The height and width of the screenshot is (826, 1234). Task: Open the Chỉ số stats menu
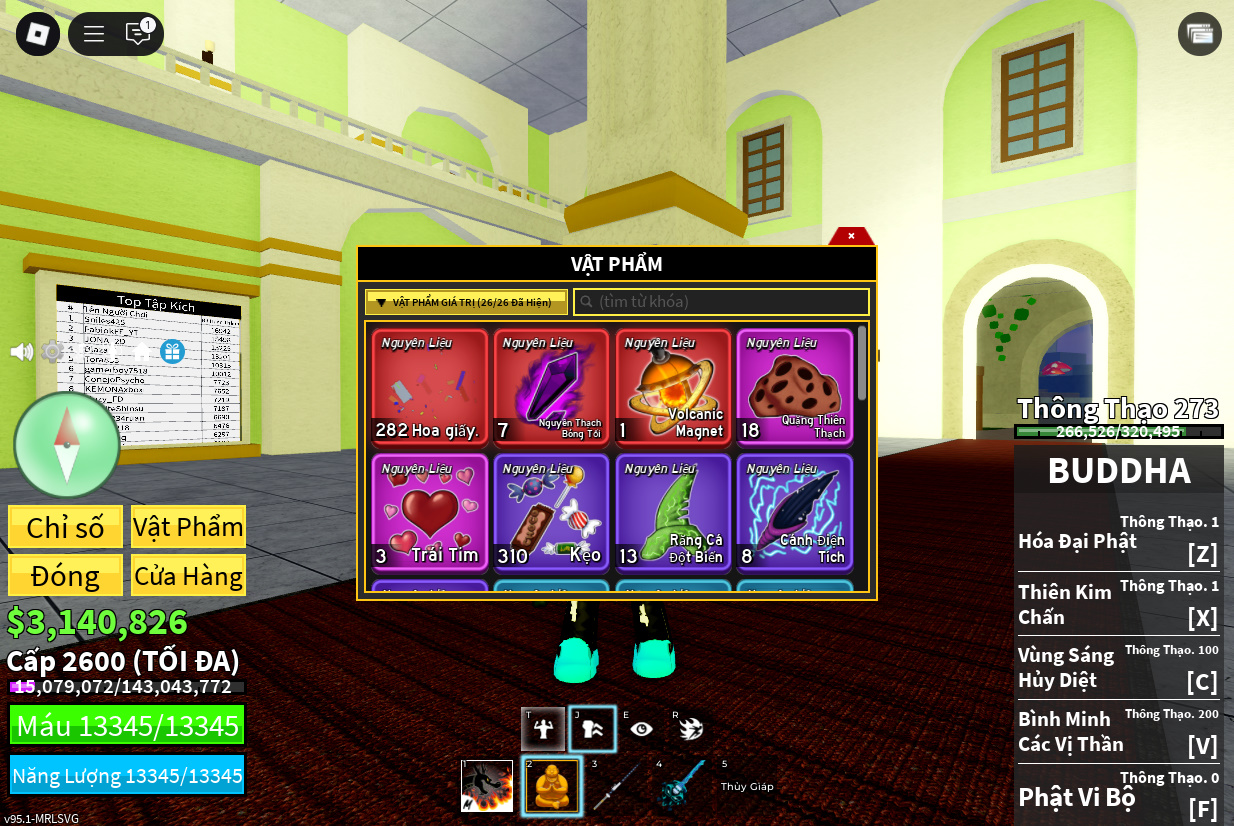pos(65,527)
